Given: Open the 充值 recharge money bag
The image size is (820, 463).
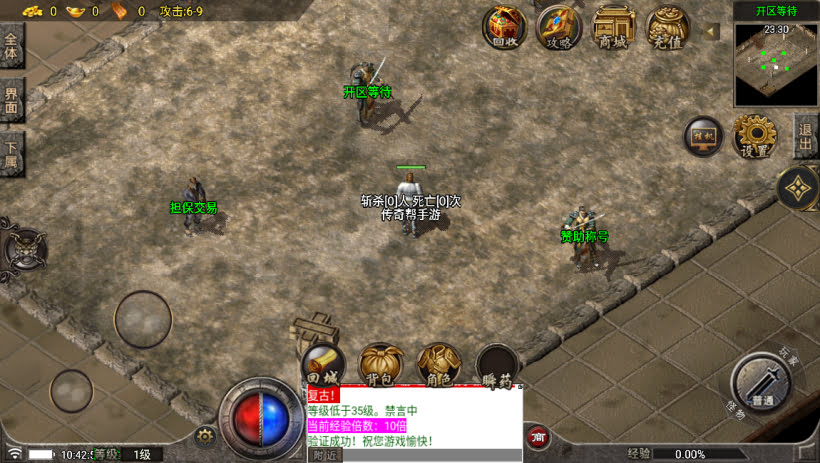Looking at the screenshot, I should click(x=667, y=26).
